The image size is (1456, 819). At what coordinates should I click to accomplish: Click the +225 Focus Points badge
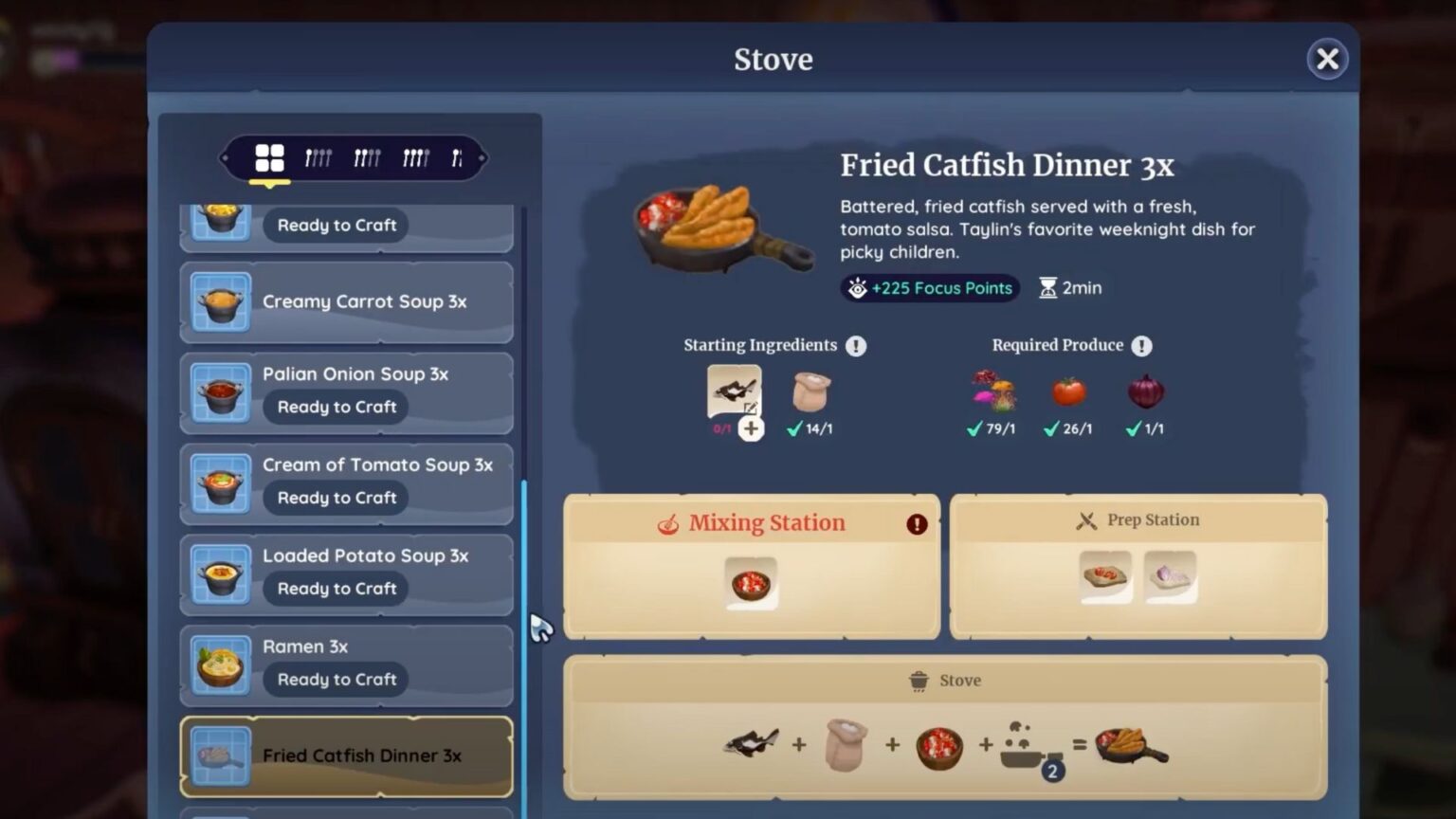[x=929, y=287]
